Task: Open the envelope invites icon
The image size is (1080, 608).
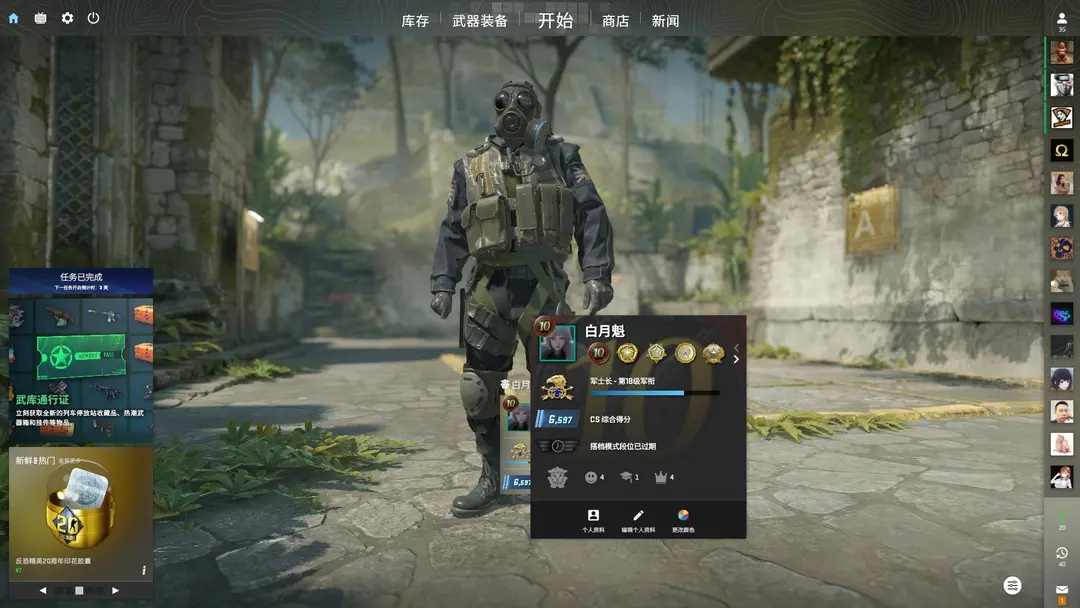Action: [1062, 591]
